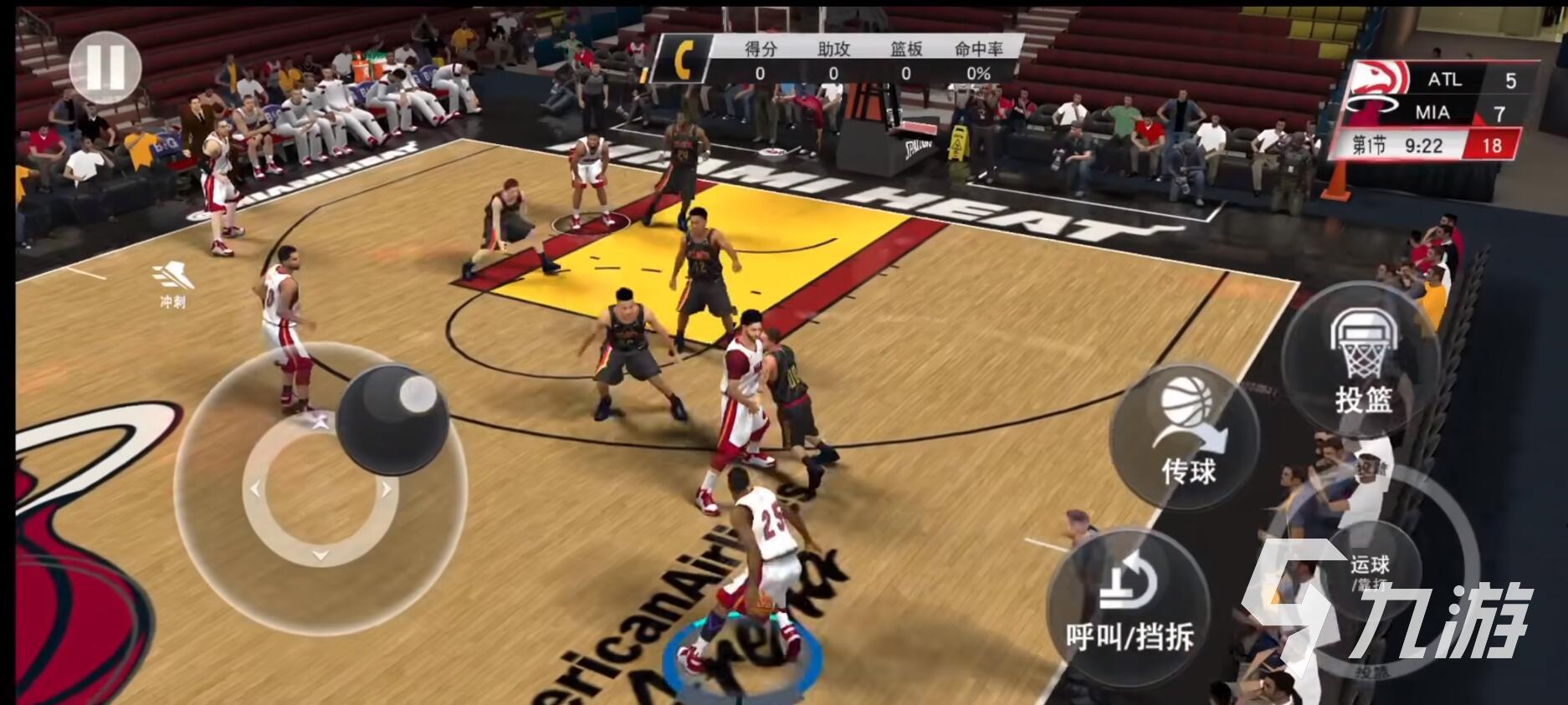1568x705 pixels.
Task: Trigger the 冲刺 sprint icon
Action: coord(172,284)
